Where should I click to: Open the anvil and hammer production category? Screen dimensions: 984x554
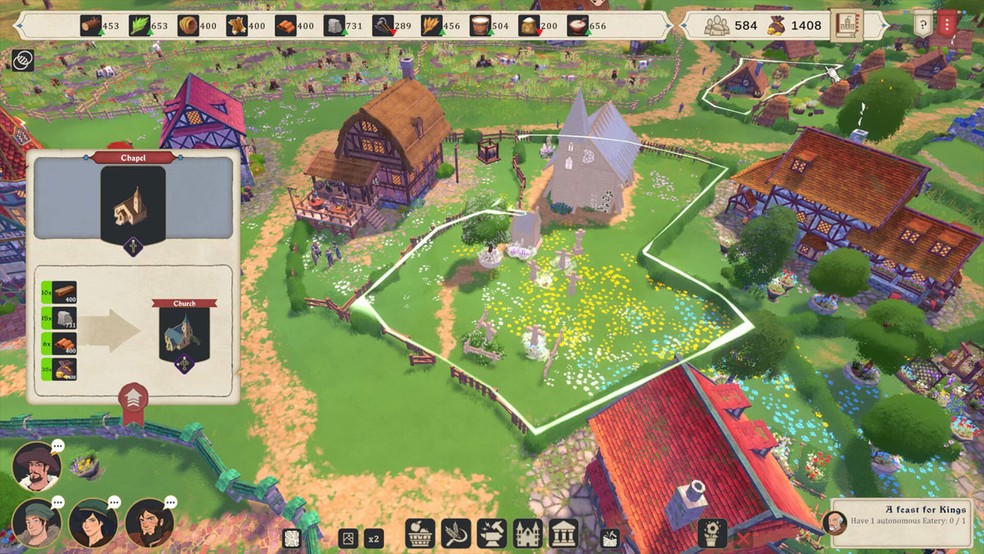coord(492,533)
